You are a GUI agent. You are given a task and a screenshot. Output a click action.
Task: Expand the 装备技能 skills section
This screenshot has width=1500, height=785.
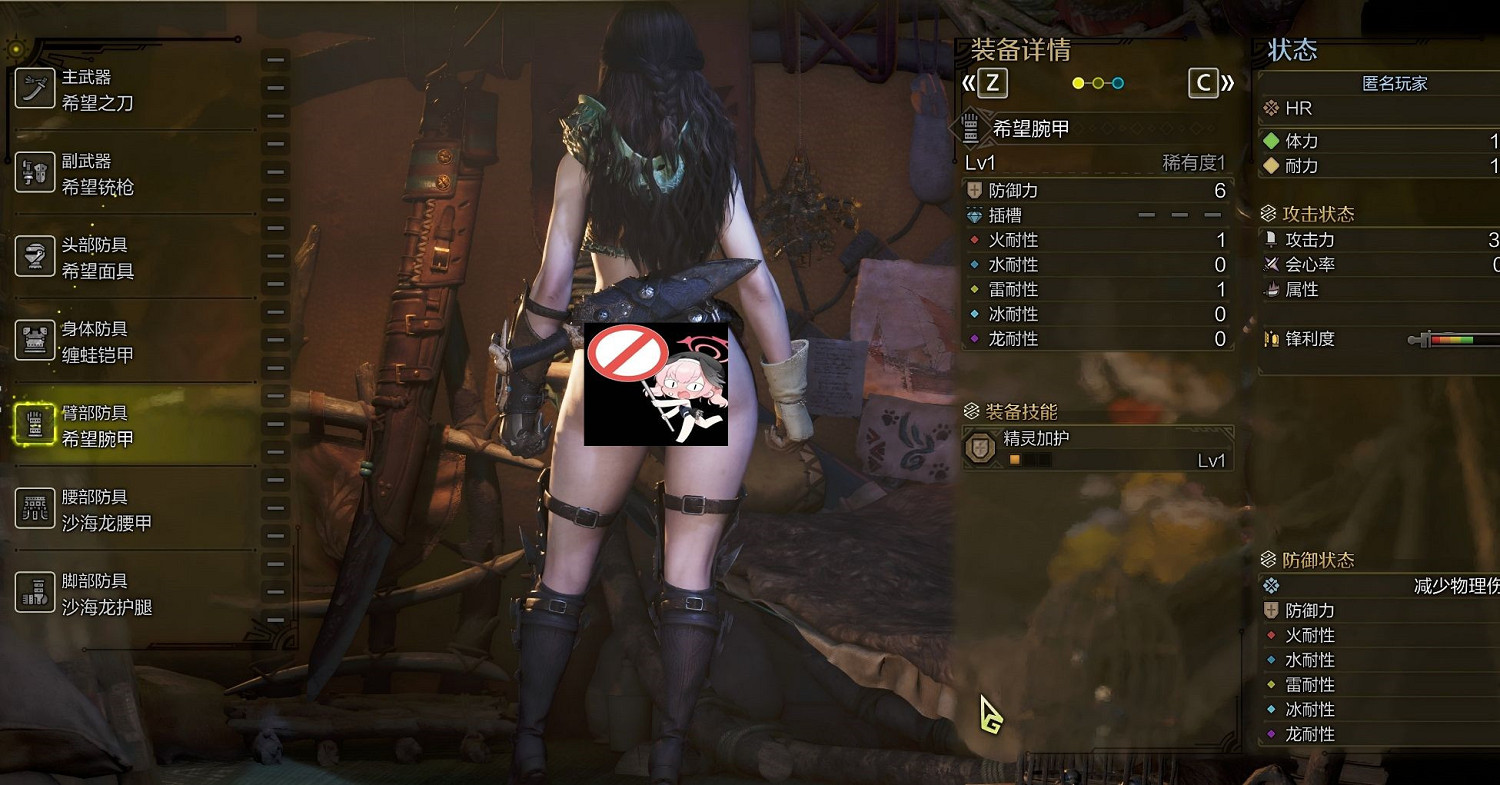click(1012, 411)
